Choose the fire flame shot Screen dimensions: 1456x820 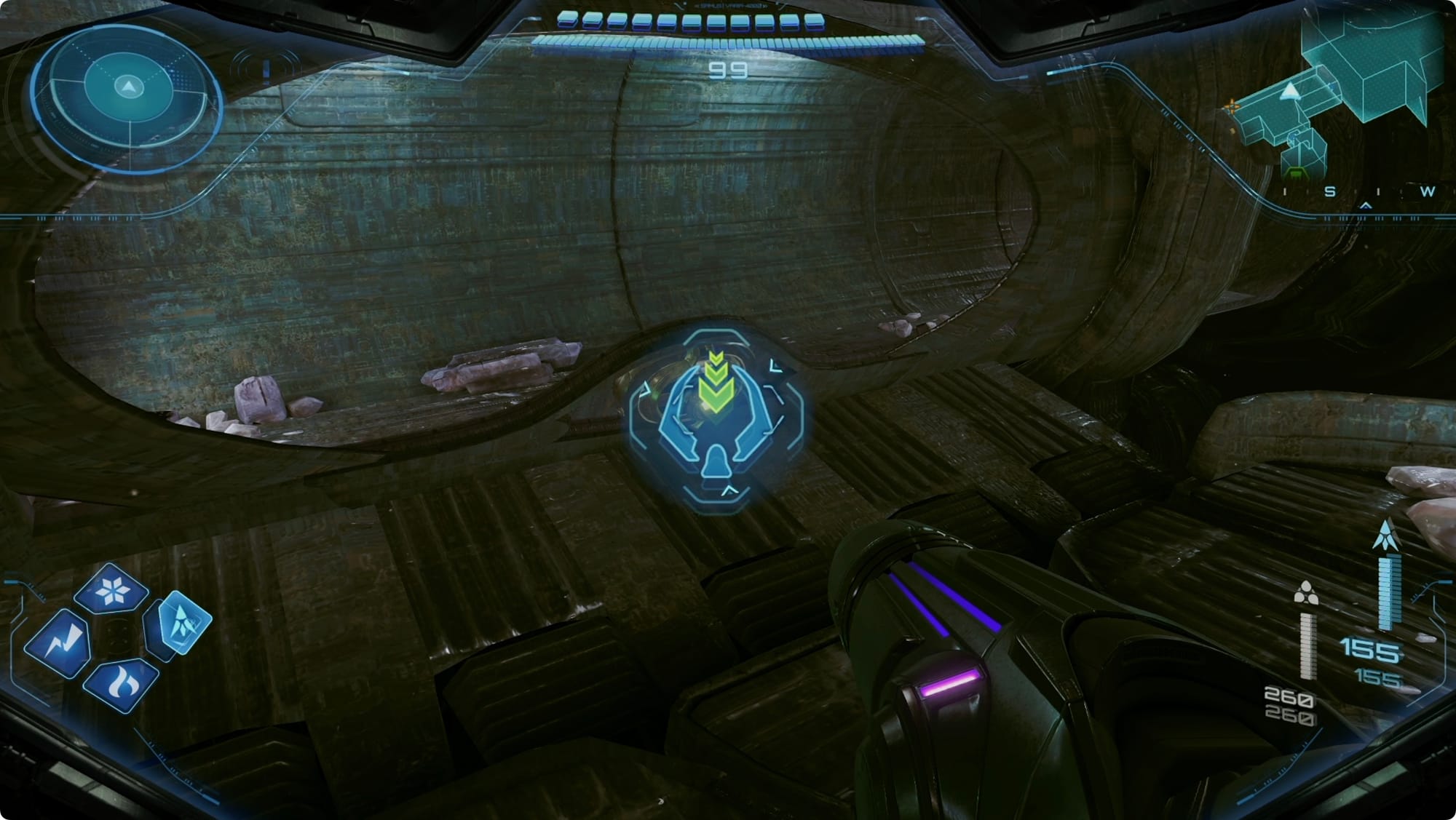click(x=120, y=685)
